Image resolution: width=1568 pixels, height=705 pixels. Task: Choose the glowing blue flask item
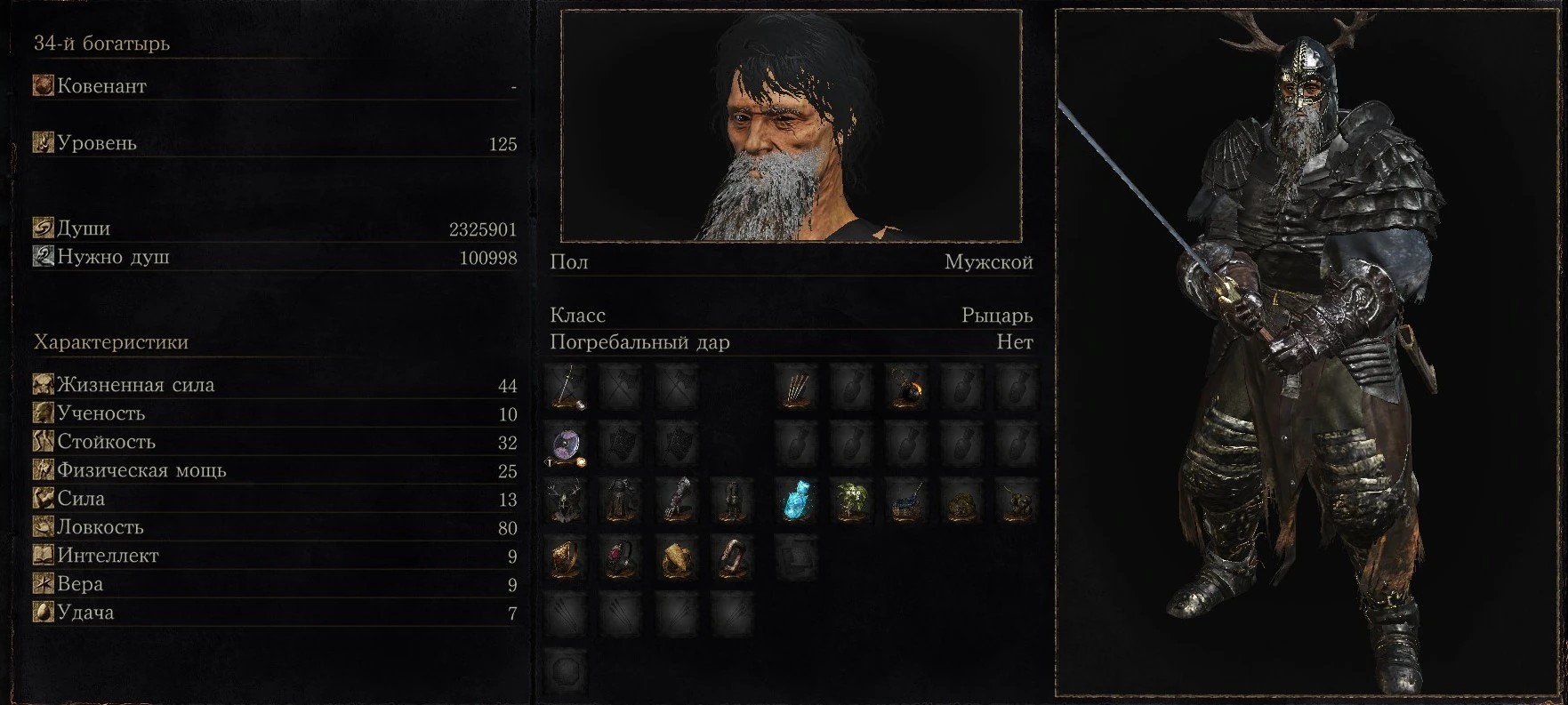[796, 501]
